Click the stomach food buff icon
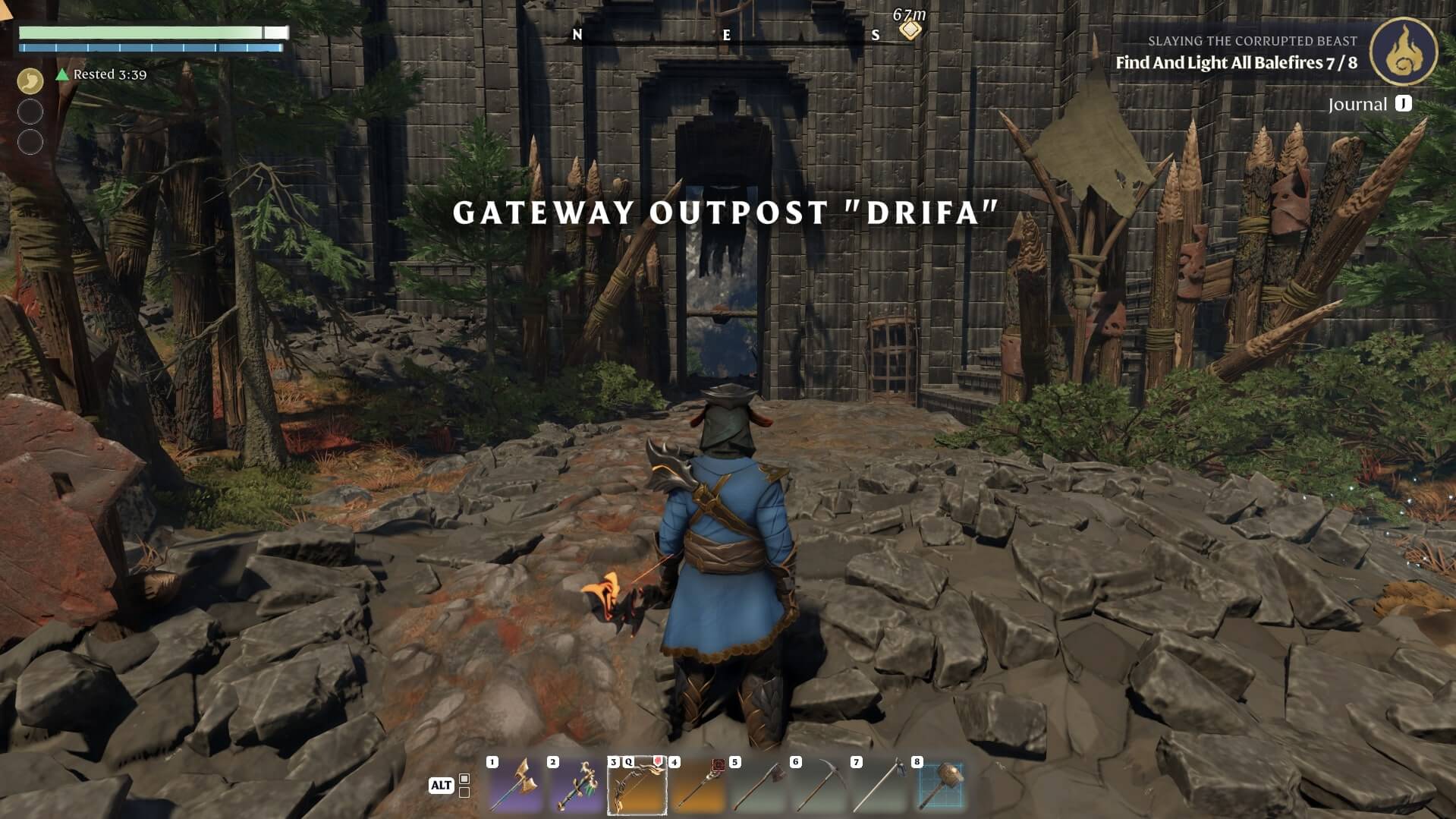Image resolution: width=1456 pixels, height=819 pixels. coord(30,80)
